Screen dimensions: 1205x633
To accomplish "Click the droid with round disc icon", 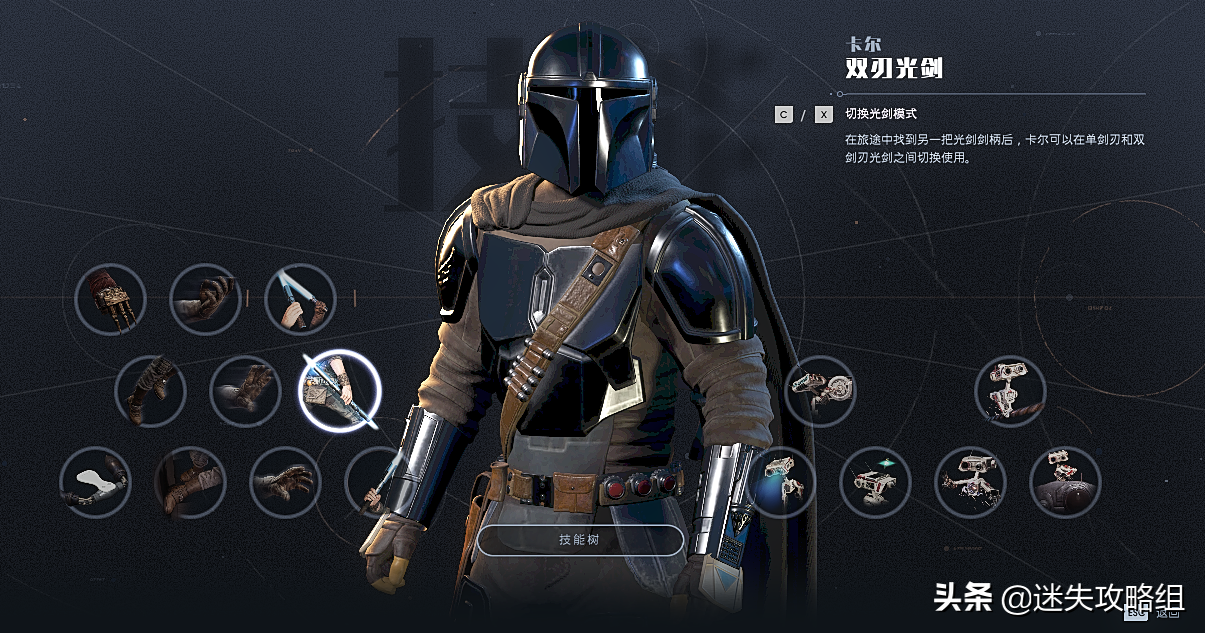I will [820, 391].
